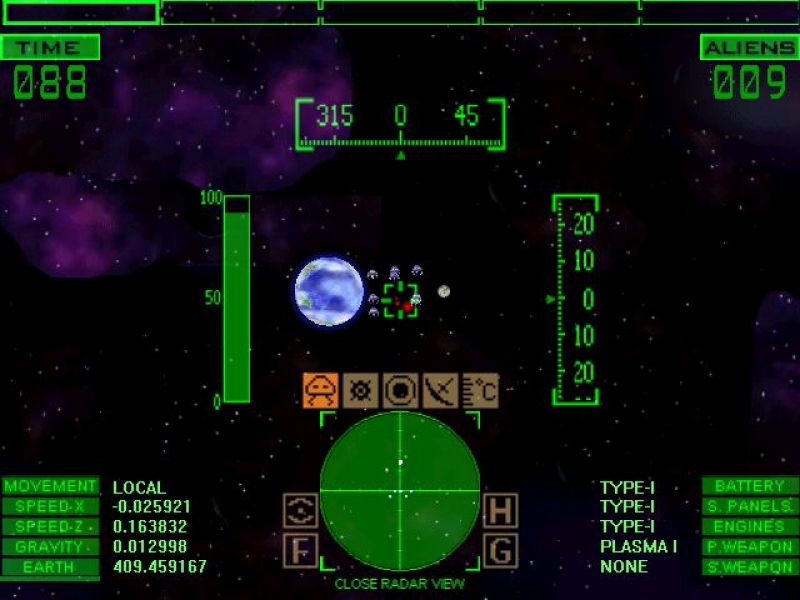This screenshot has width=800, height=600.
Task: Choose the concentric circle target icon
Action: click(400, 391)
